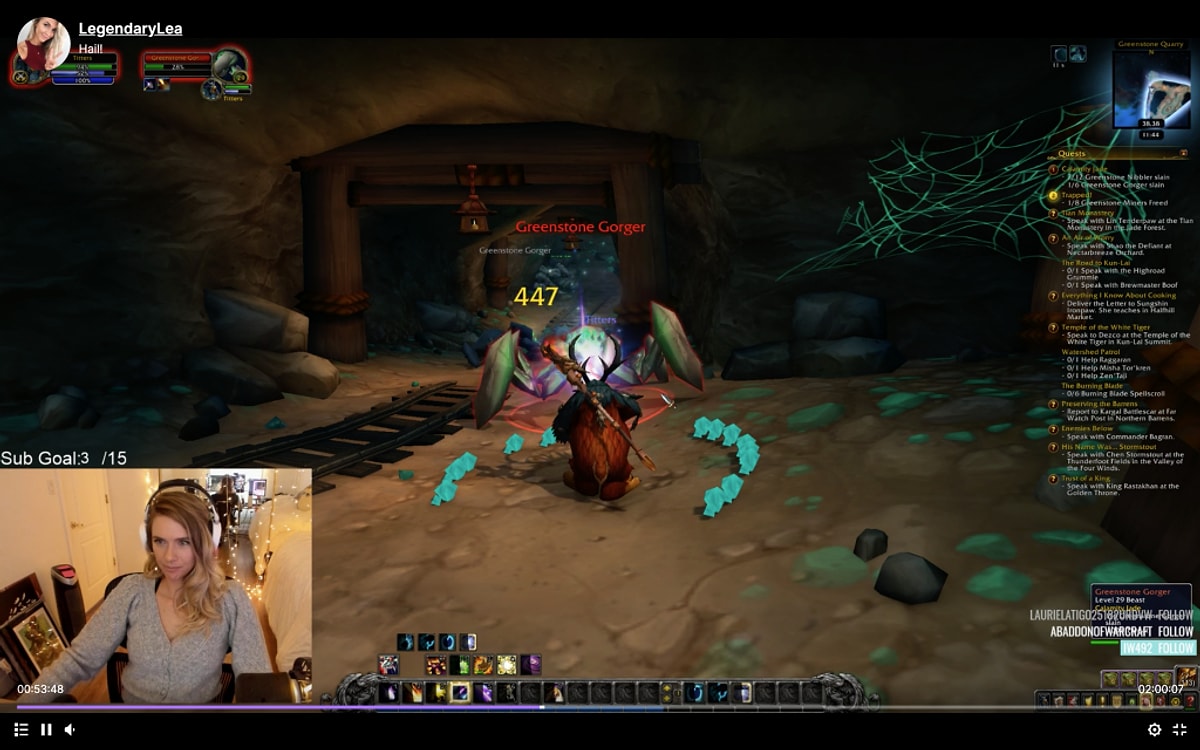Cast the glowing yellow sun ability
Screen dimensions: 1200x750
tap(507, 665)
